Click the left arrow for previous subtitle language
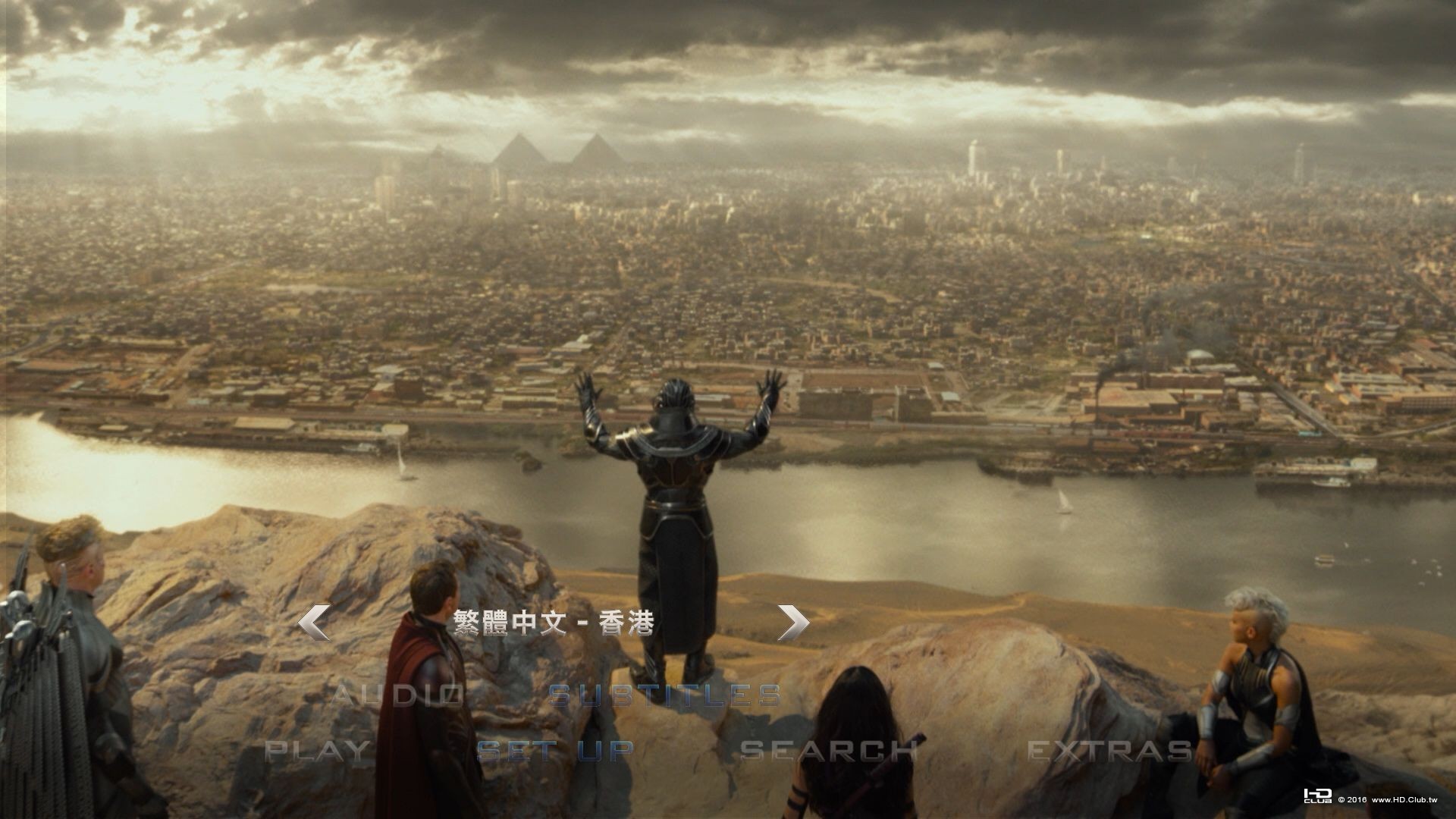1456x819 pixels. pos(313,623)
